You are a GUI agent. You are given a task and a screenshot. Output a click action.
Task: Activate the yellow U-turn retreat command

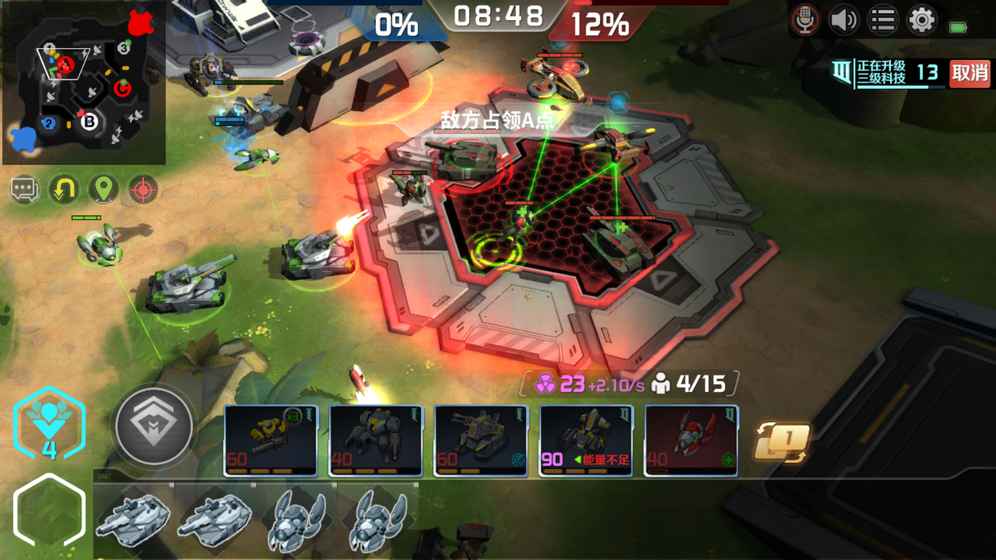[x=64, y=189]
